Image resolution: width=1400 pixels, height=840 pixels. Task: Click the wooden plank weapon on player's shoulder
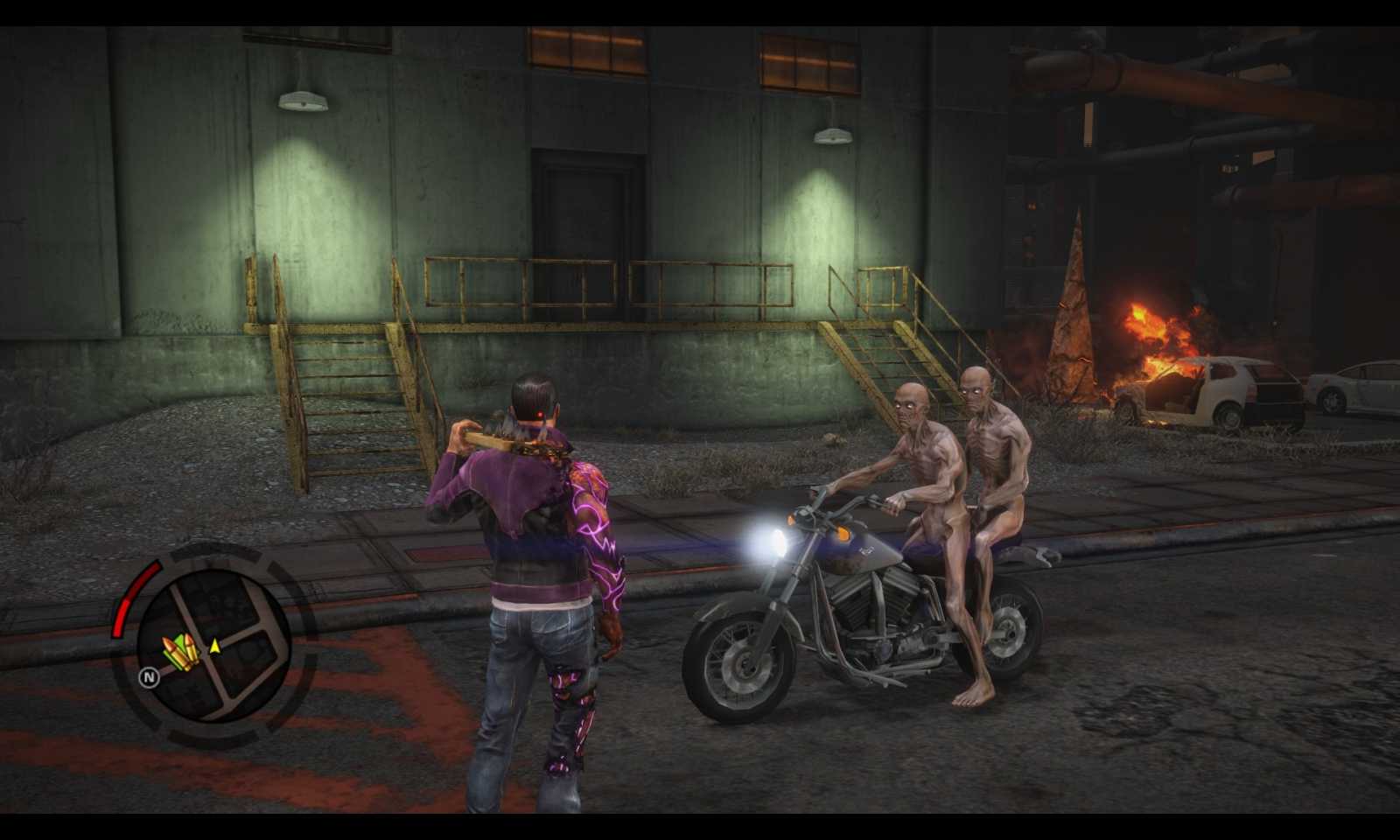tap(490, 437)
